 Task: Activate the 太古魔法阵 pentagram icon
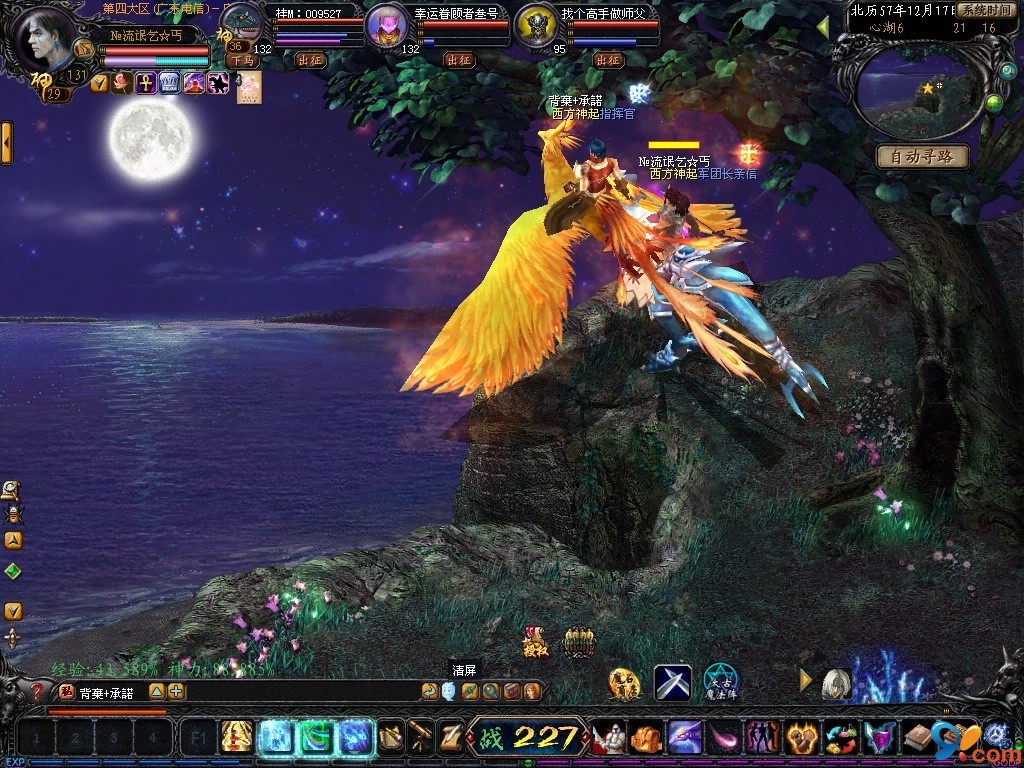click(720, 681)
